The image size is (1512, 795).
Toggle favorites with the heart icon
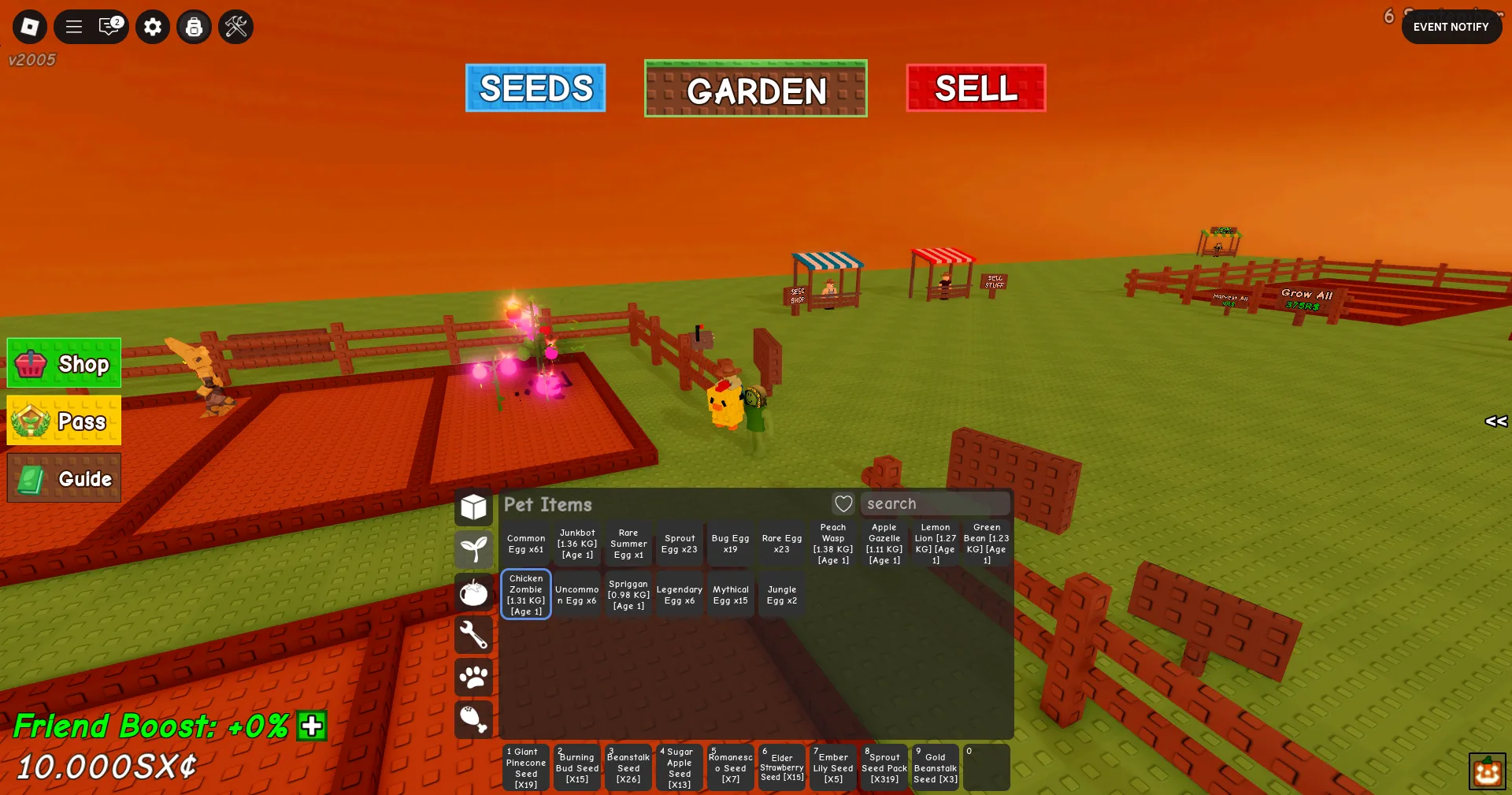(x=843, y=503)
